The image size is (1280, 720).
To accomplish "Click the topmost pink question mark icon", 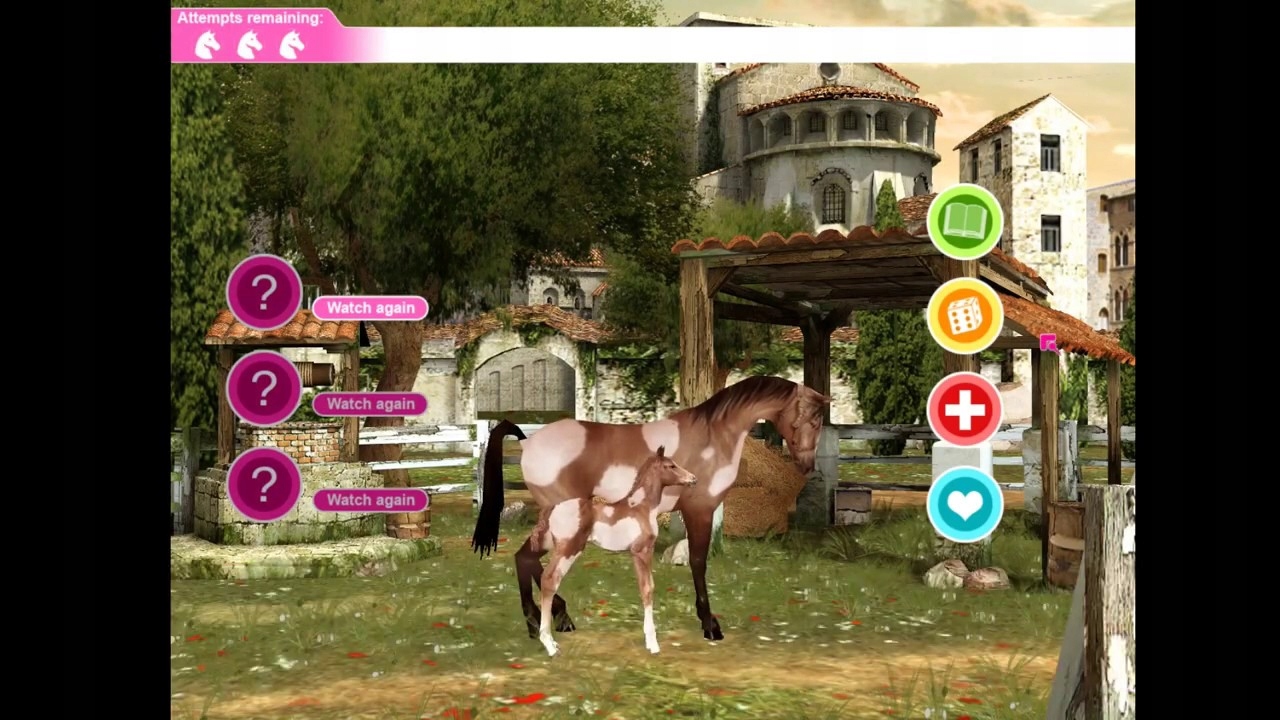I will pos(263,291).
